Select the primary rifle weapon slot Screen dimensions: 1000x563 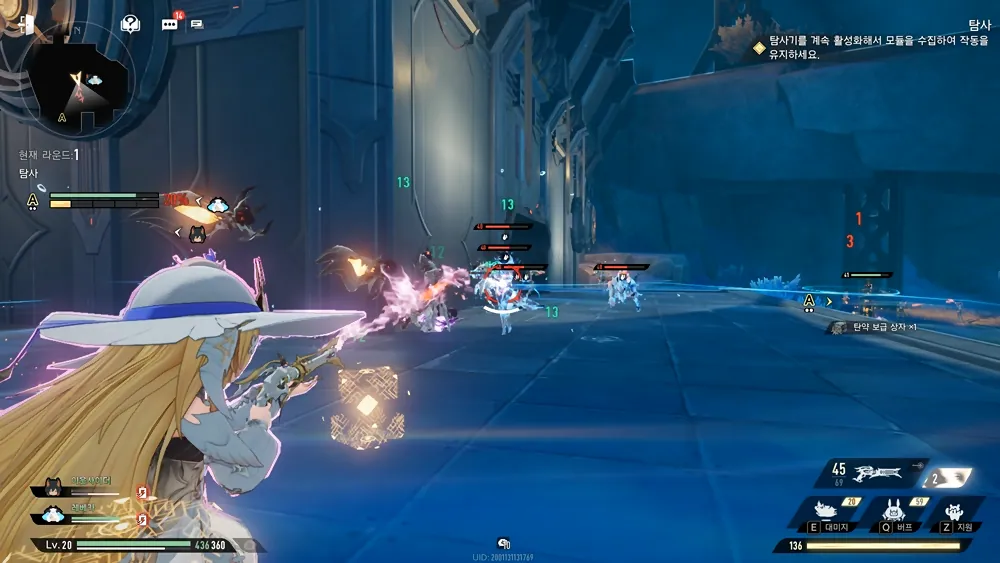pos(880,471)
